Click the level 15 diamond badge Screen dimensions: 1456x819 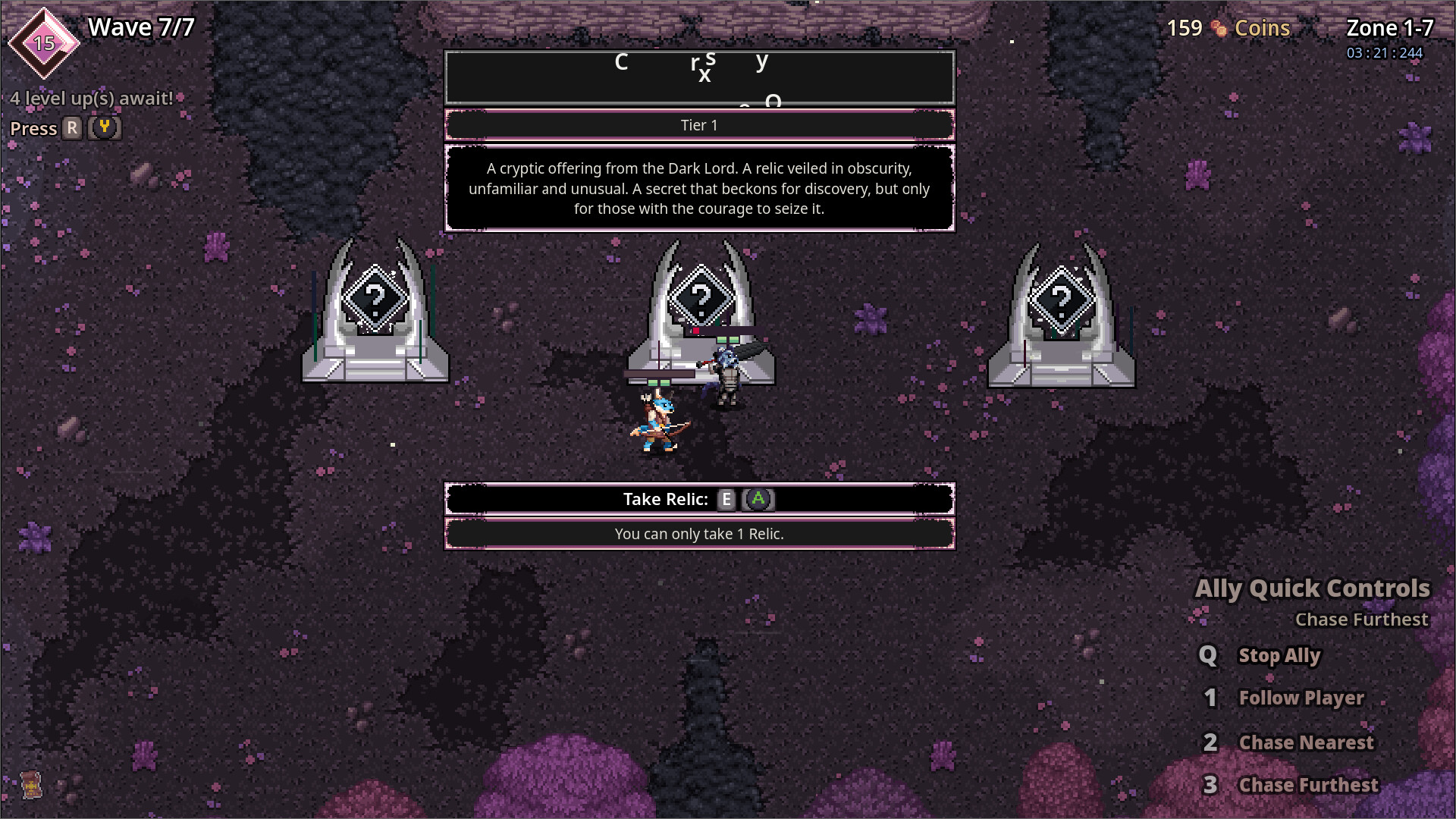(44, 43)
